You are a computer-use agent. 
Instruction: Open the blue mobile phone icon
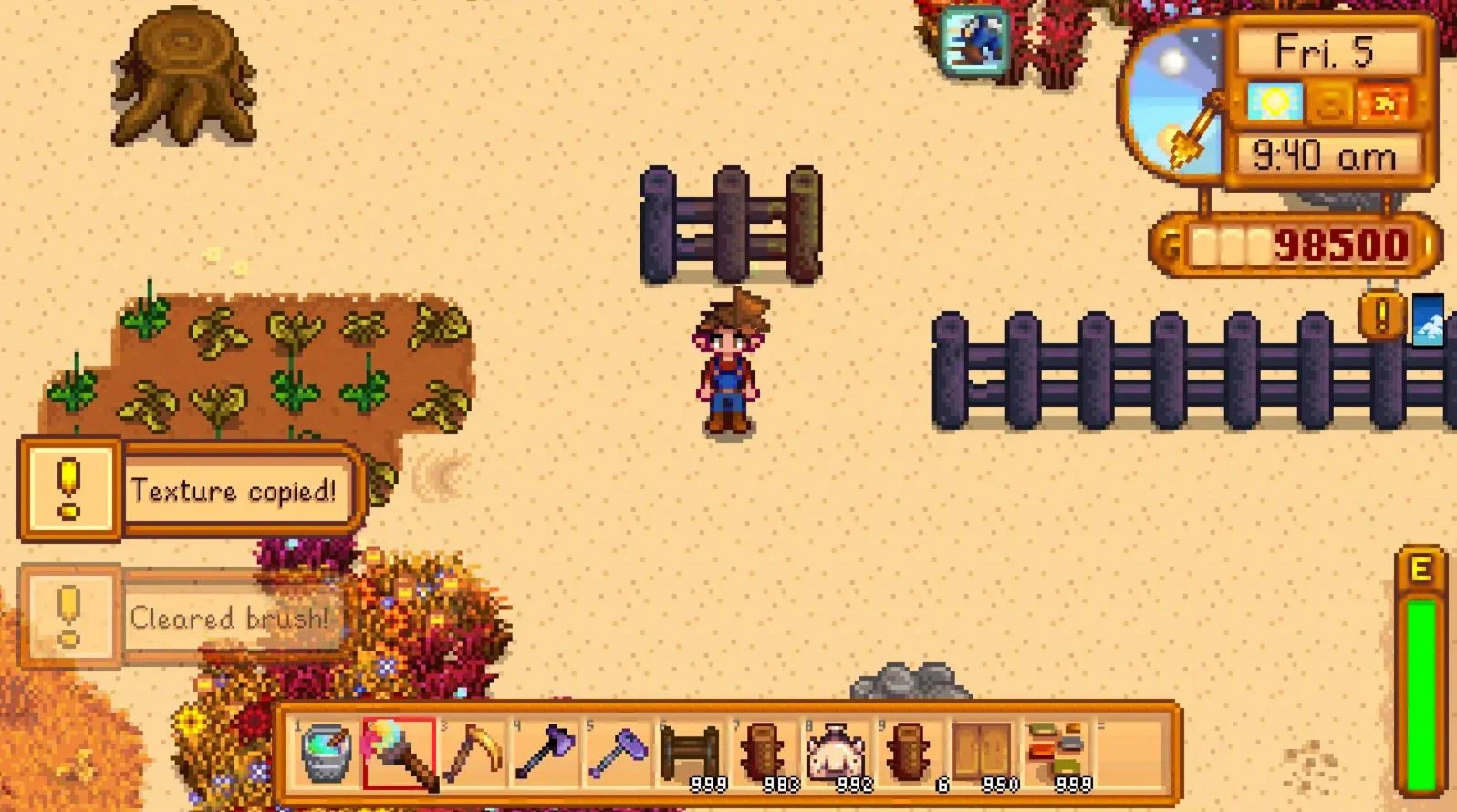pos(1429,318)
